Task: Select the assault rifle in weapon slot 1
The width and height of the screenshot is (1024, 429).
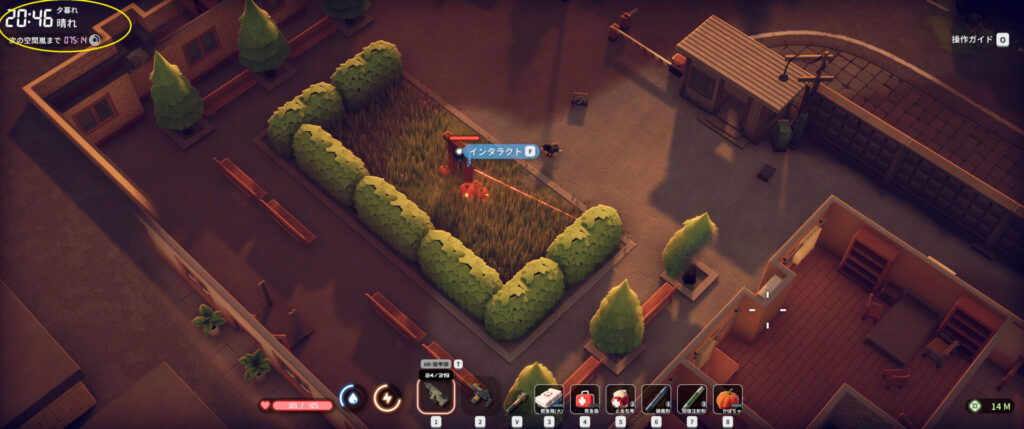Action: pyautogui.click(x=435, y=397)
